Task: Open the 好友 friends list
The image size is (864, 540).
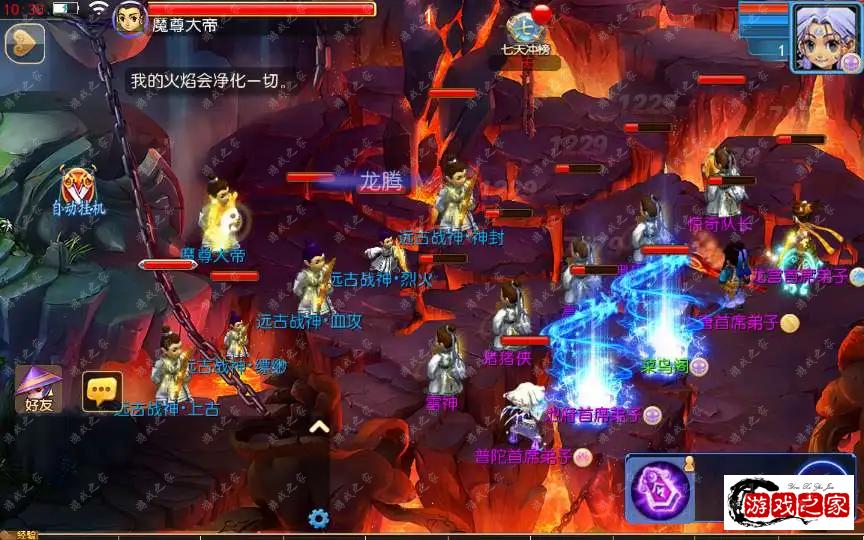Action: coord(38,389)
